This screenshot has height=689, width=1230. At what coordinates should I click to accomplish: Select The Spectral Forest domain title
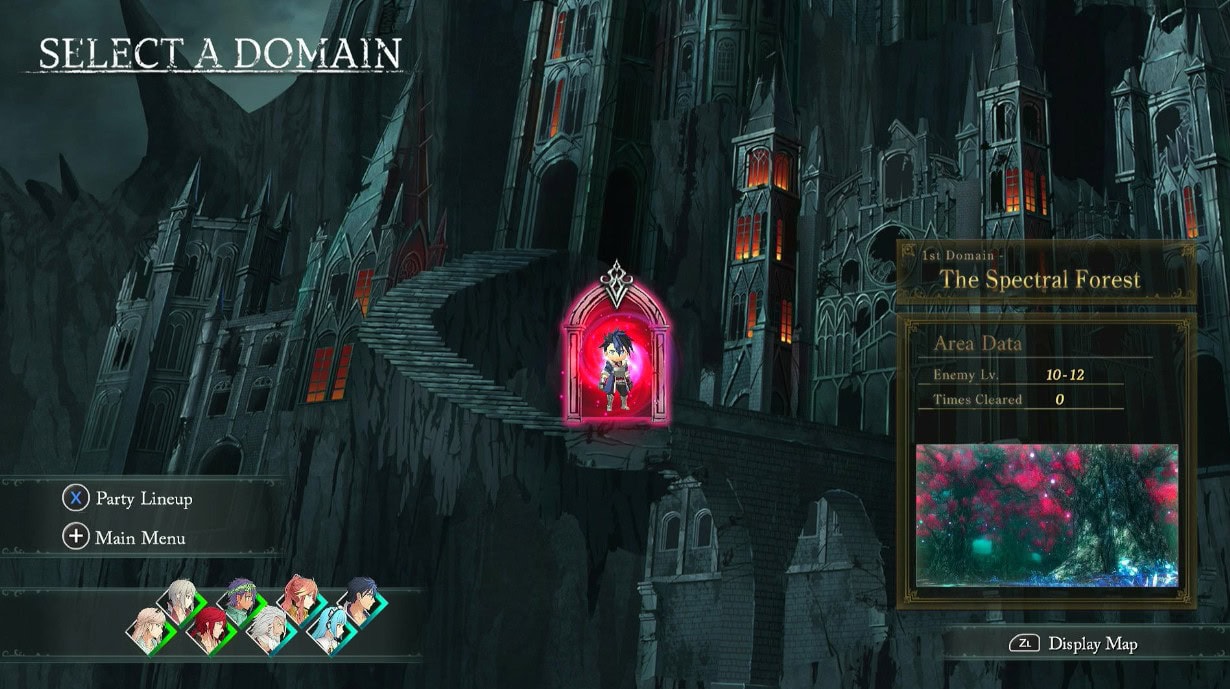click(x=1040, y=279)
